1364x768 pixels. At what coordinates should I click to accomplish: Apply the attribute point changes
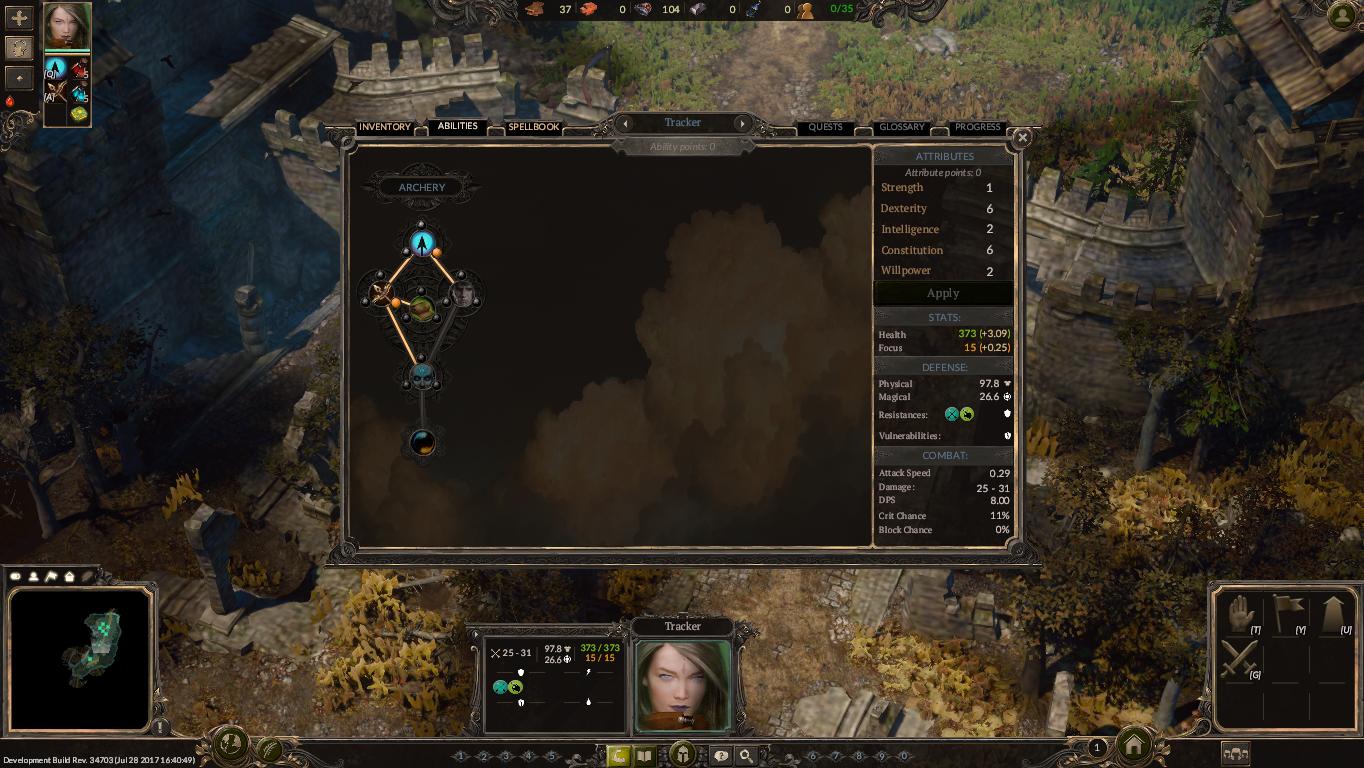pos(943,293)
